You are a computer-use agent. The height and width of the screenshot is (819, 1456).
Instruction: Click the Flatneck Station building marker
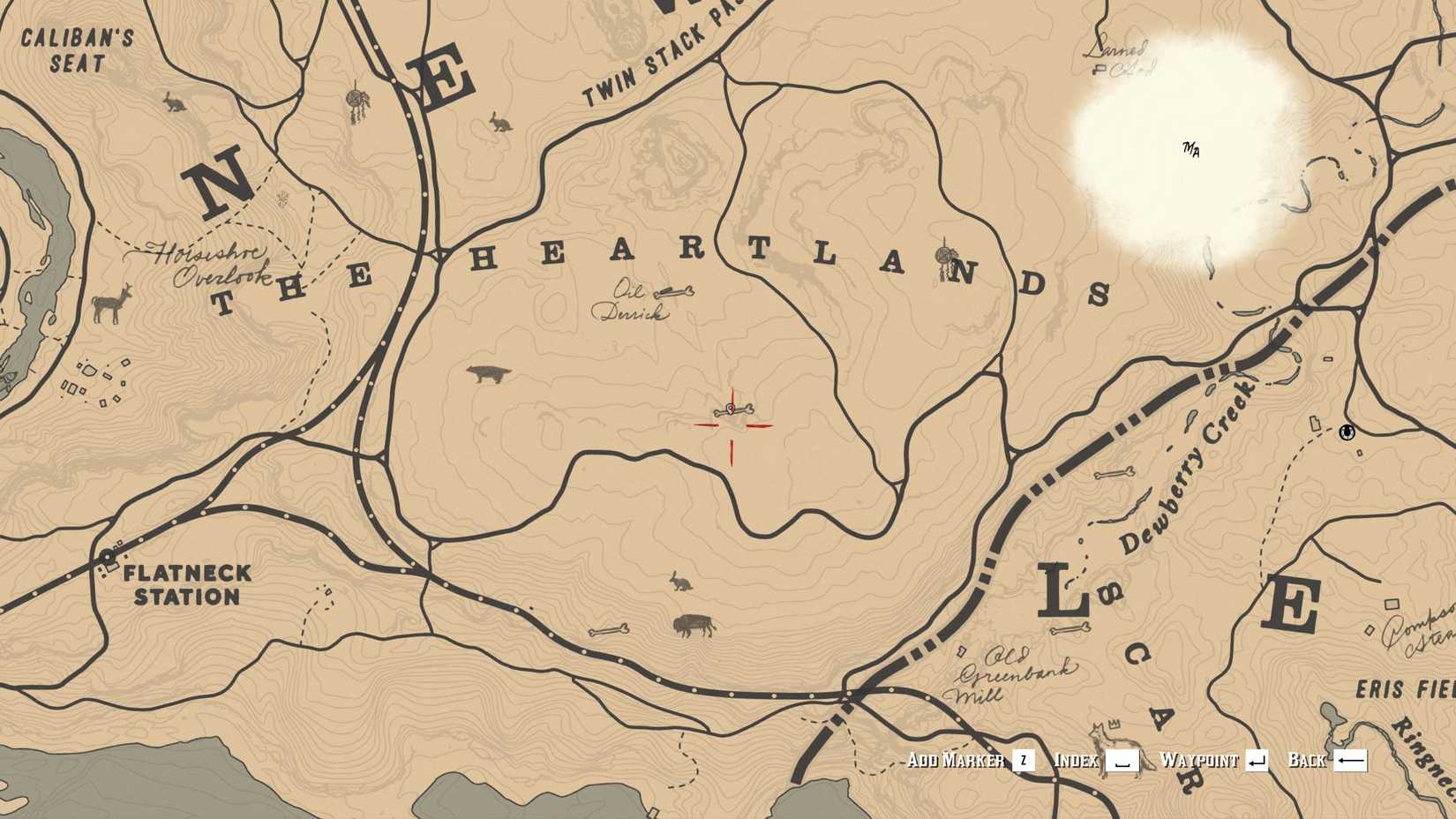pos(108,556)
